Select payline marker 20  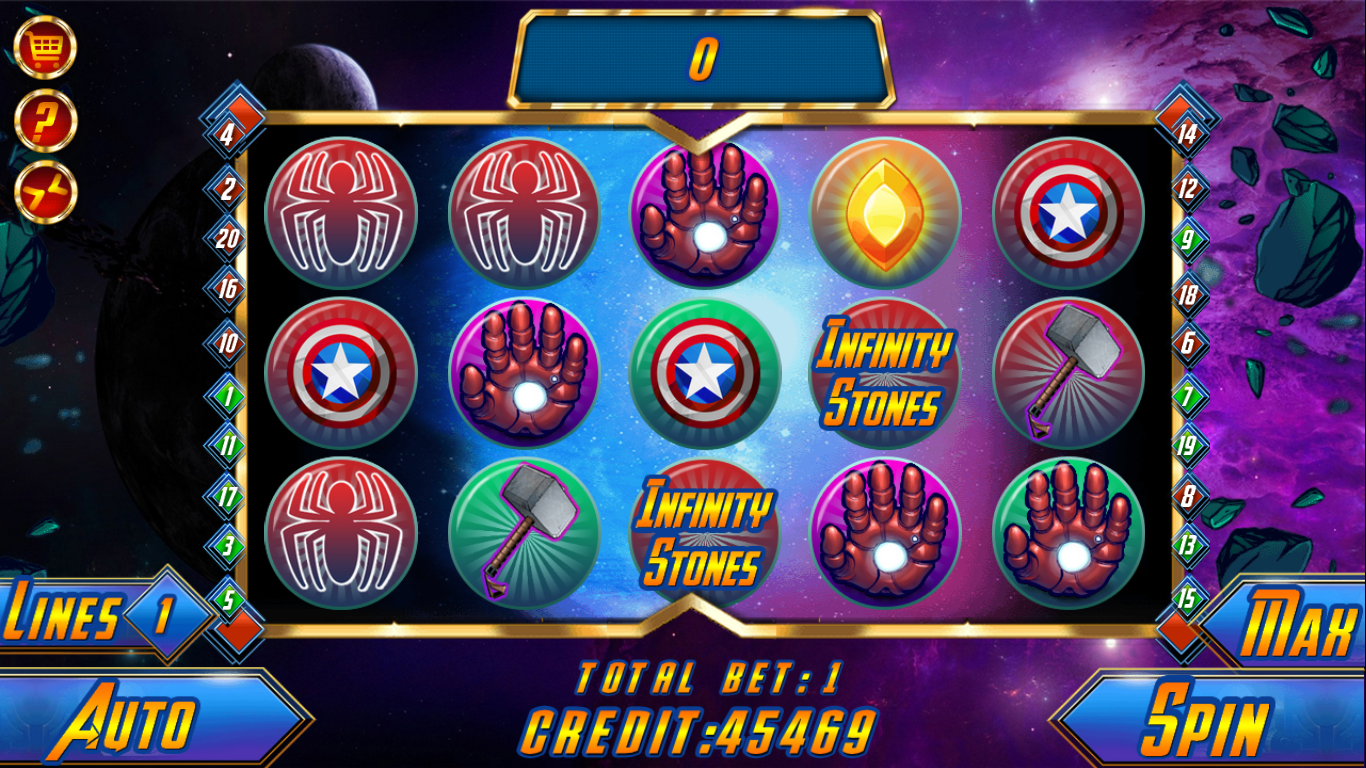point(228,239)
